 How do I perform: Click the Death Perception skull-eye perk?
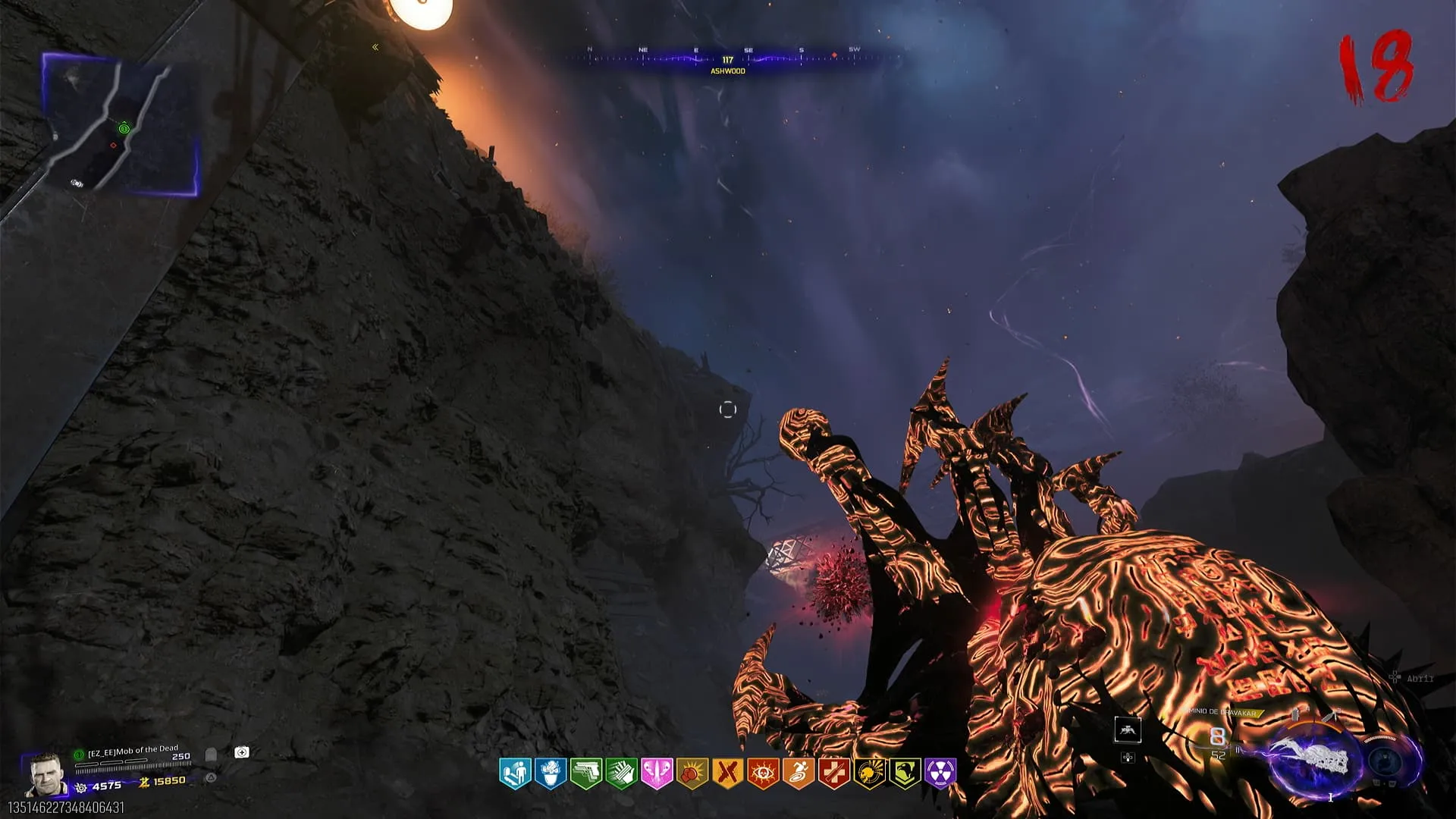tap(763, 773)
